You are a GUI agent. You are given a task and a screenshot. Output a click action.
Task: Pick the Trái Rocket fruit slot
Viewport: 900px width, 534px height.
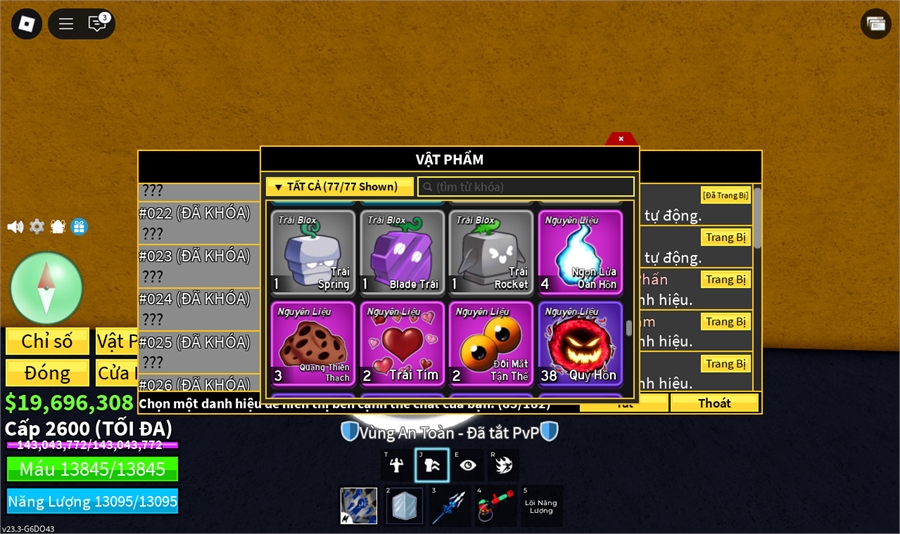pos(491,251)
